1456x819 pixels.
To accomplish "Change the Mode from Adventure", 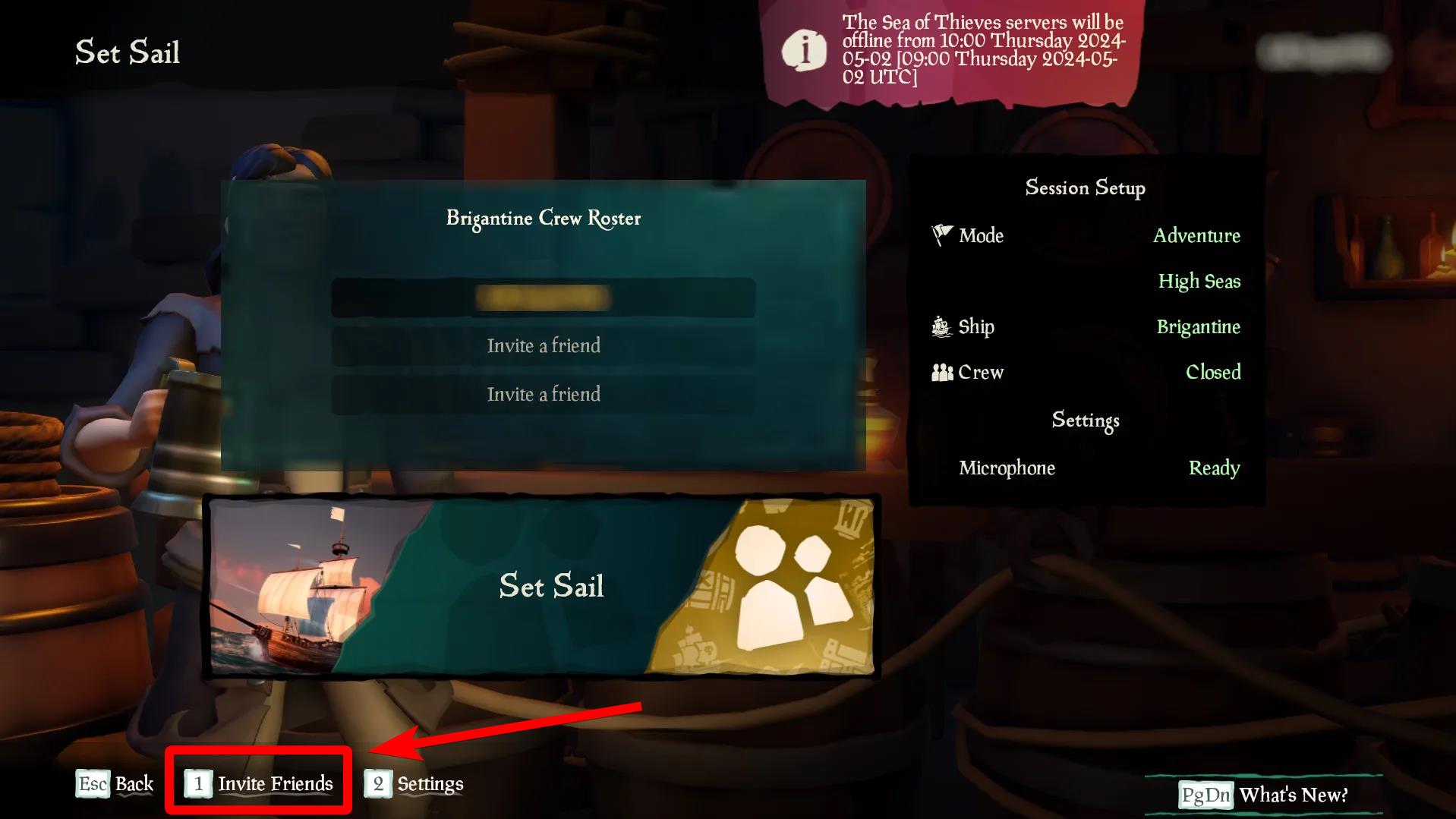I will tap(1196, 236).
